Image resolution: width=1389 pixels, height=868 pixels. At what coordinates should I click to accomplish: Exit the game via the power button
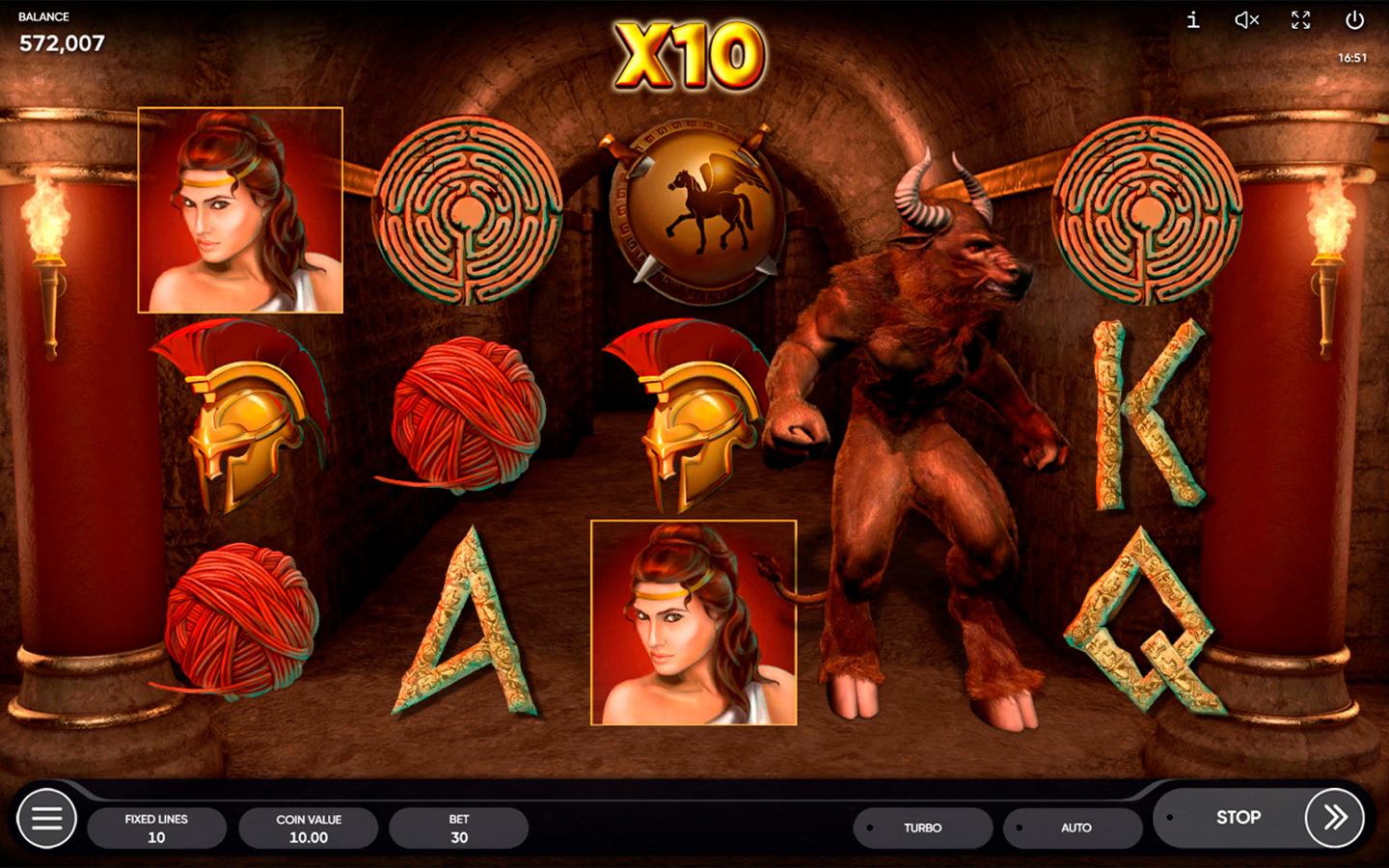[x=1354, y=20]
